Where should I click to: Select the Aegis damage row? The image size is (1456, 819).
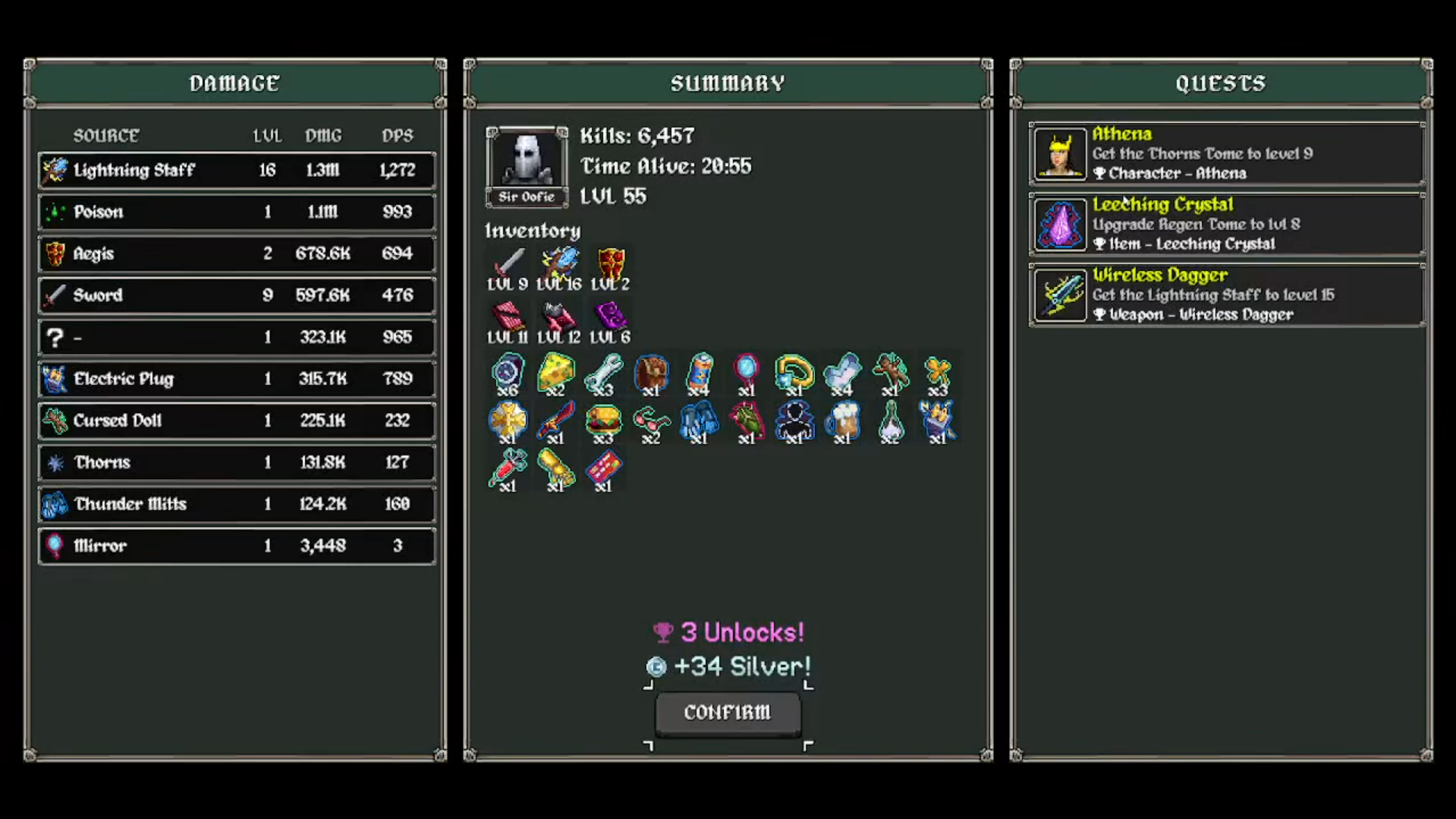237,254
